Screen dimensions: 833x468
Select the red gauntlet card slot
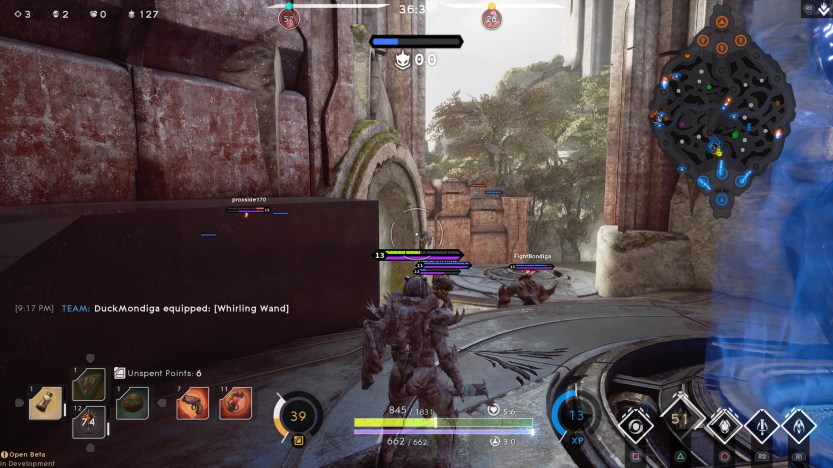point(236,402)
